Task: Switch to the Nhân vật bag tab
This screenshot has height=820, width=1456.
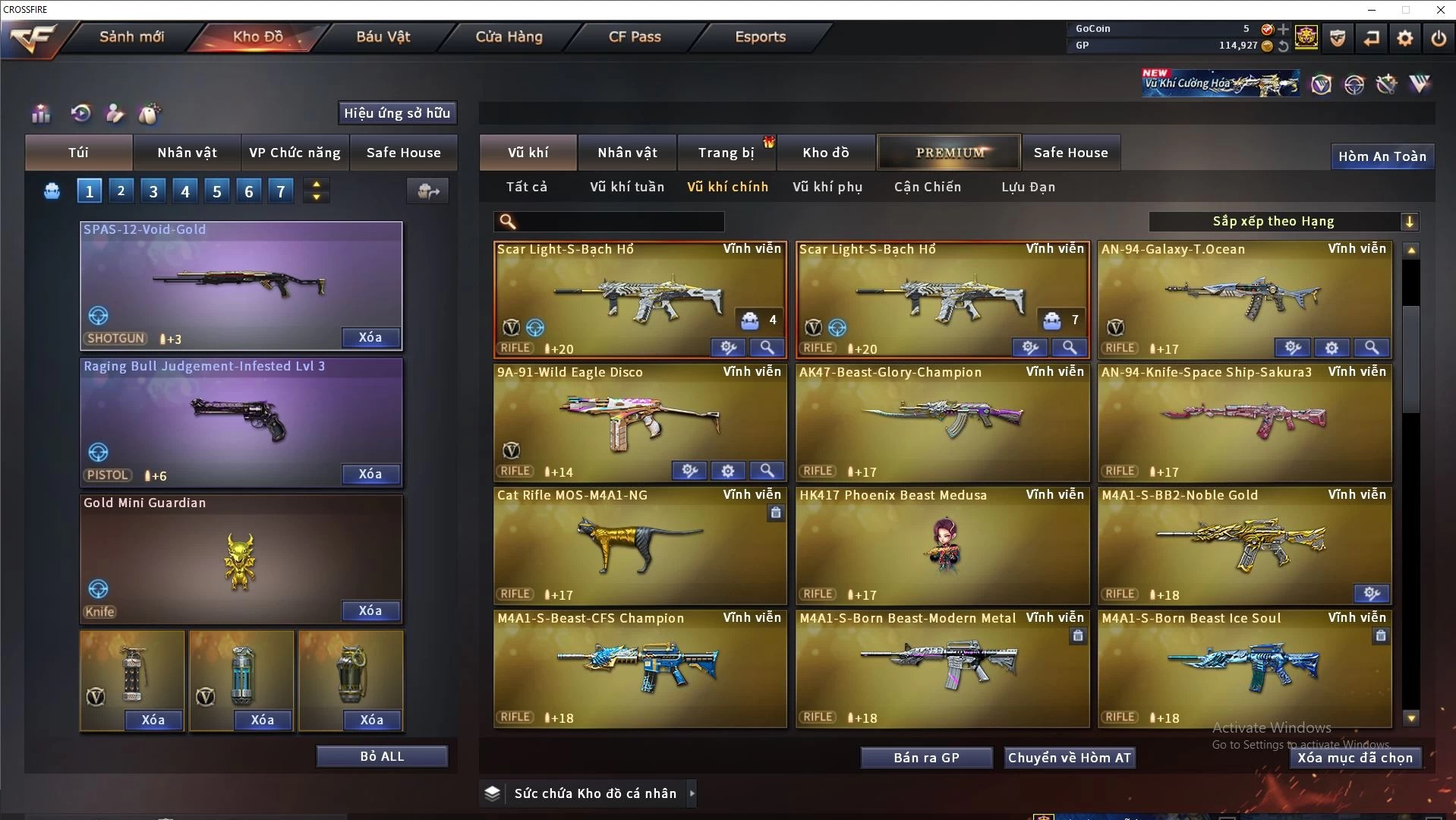Action: click(187, 153)
